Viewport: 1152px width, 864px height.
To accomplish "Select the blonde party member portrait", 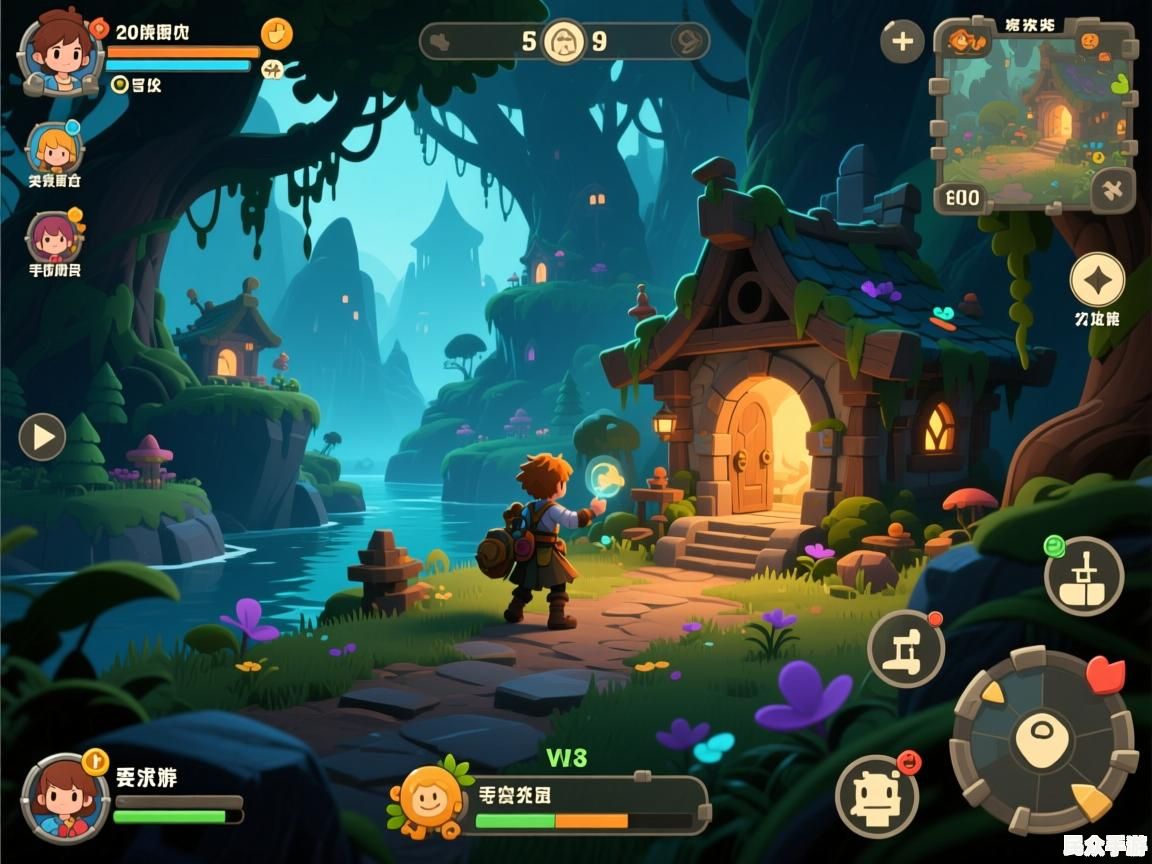I will (x=54, y=149).
